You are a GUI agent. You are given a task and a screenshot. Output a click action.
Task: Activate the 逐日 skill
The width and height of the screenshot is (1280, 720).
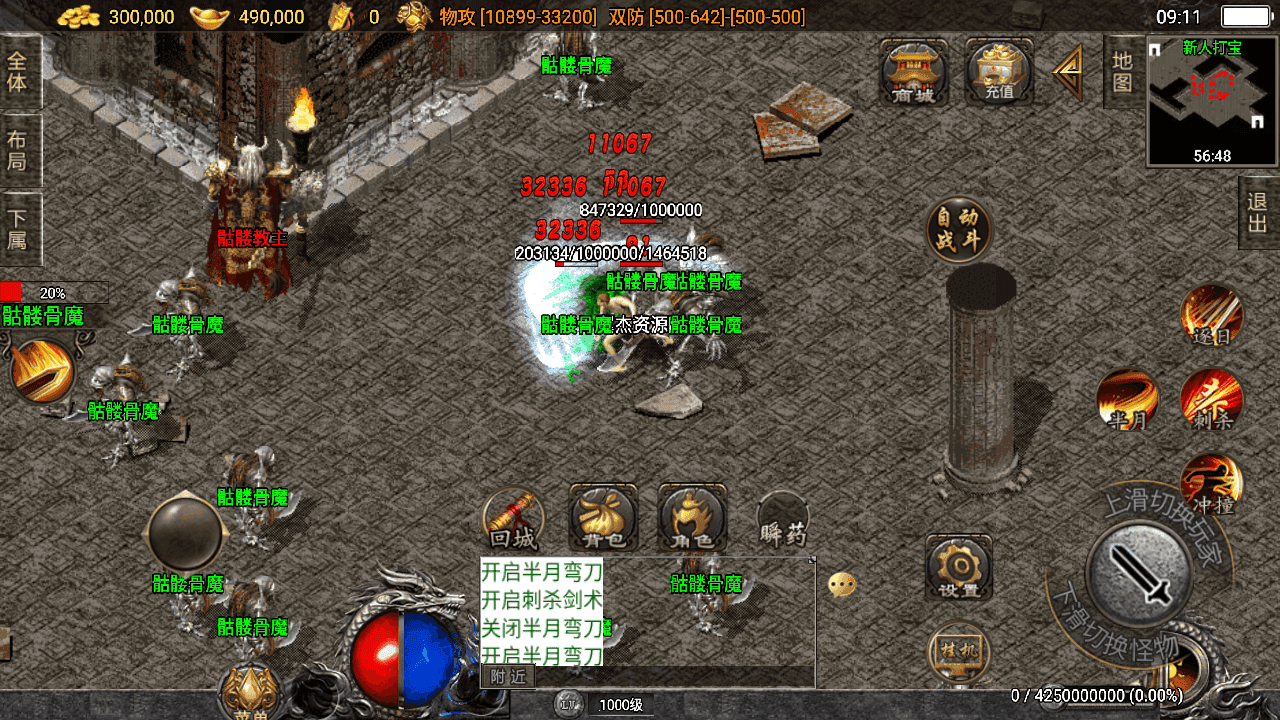[x=1212, y=315]
